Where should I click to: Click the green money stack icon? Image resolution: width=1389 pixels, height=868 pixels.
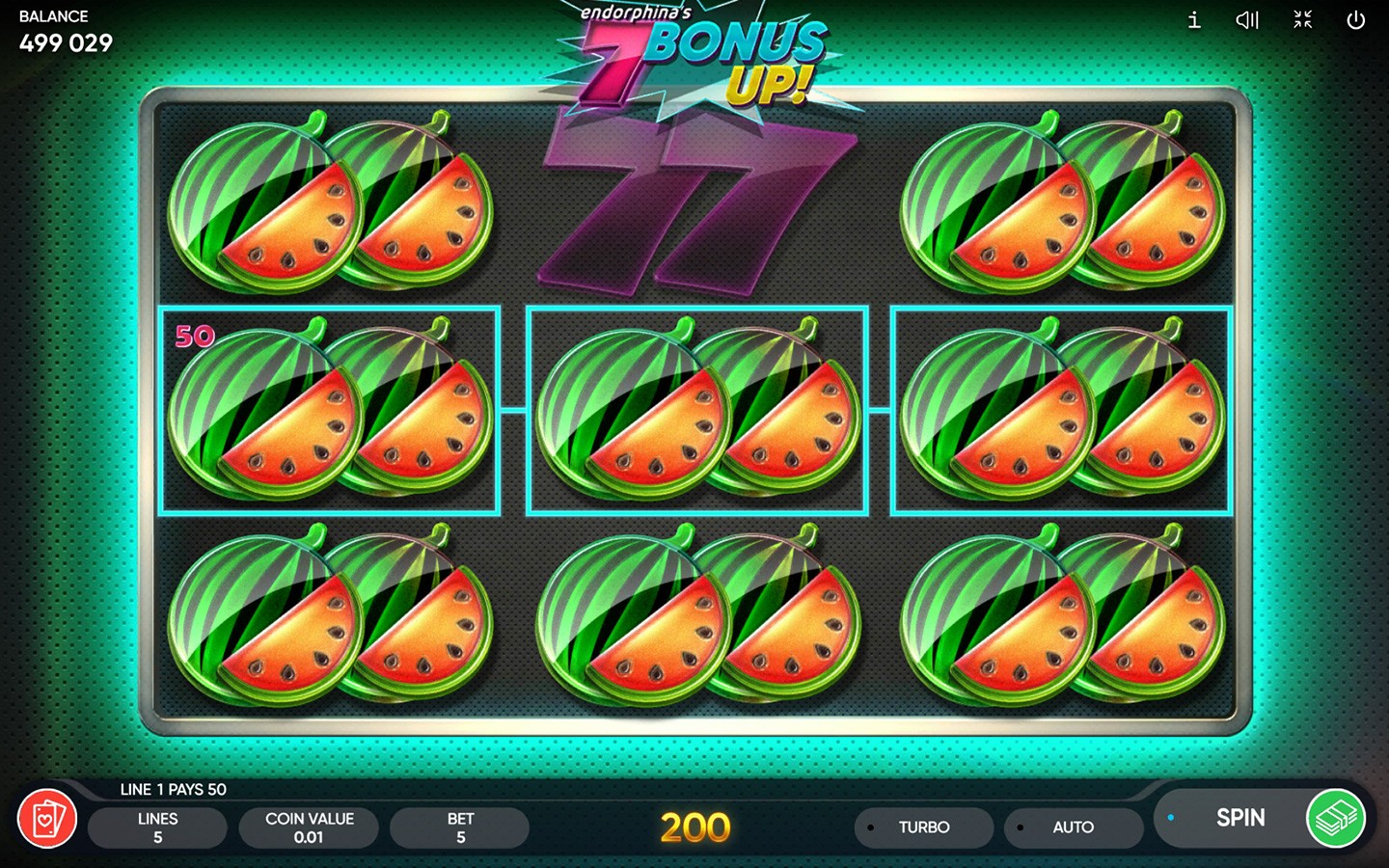tap(1336, 819)
